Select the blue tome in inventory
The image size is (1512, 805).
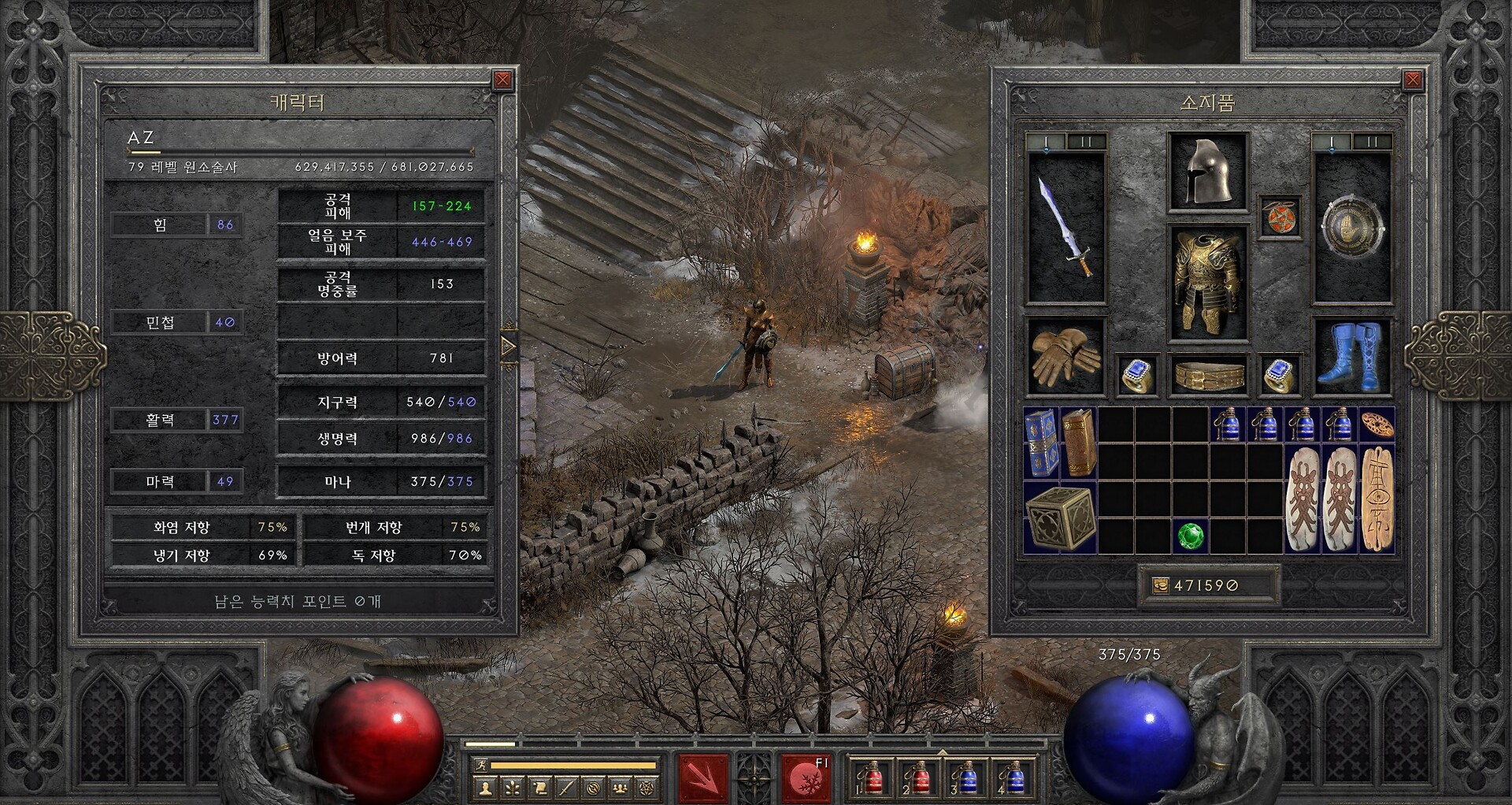pos(1041,443)
